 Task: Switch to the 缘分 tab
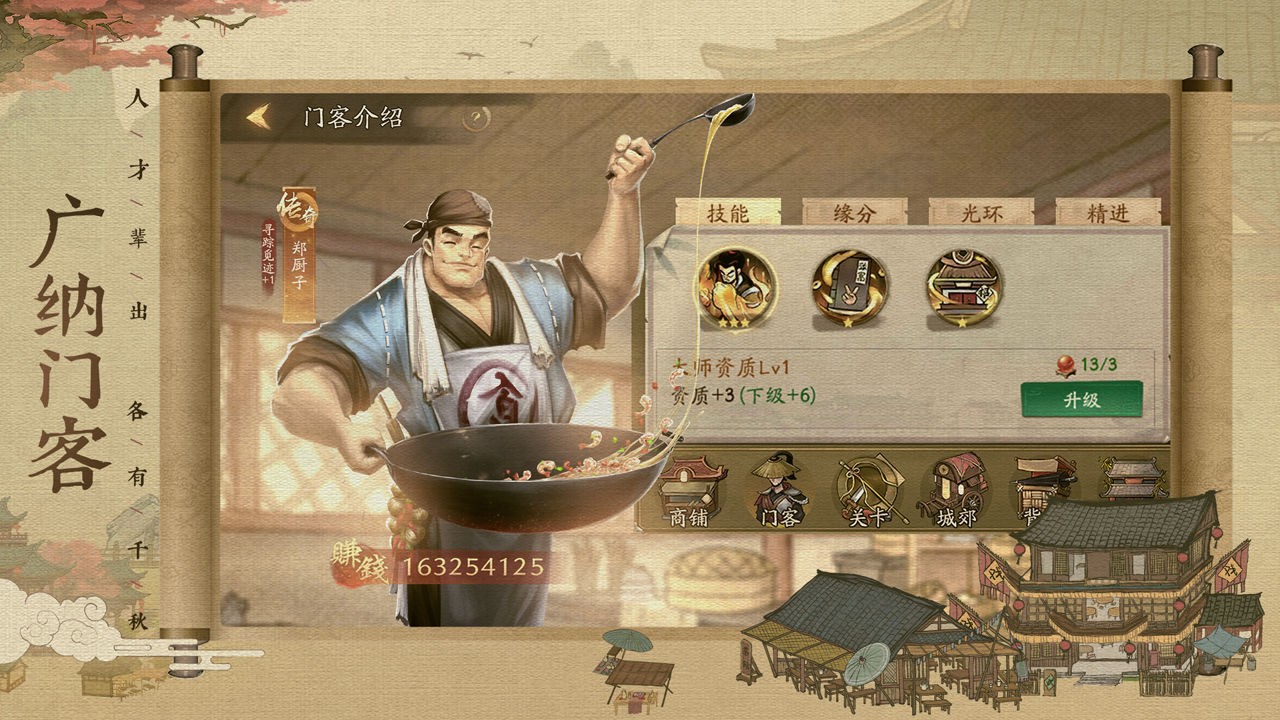pyautogui.click(x=855, y=211)
